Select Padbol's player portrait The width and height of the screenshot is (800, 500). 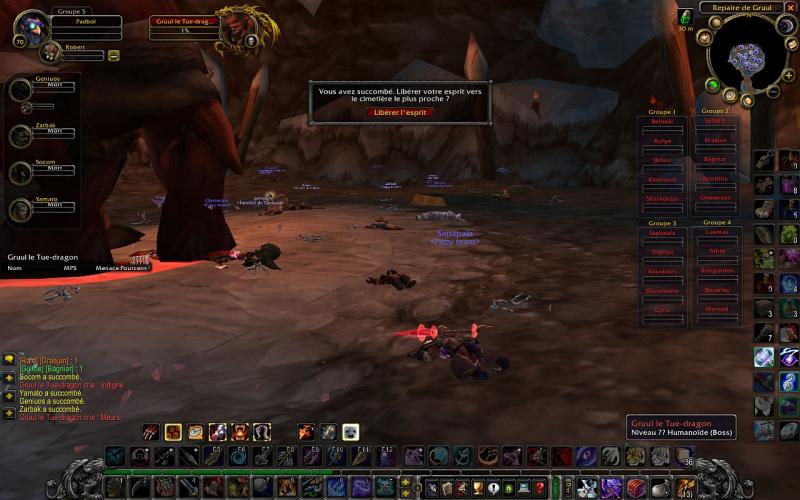(32, 27)
